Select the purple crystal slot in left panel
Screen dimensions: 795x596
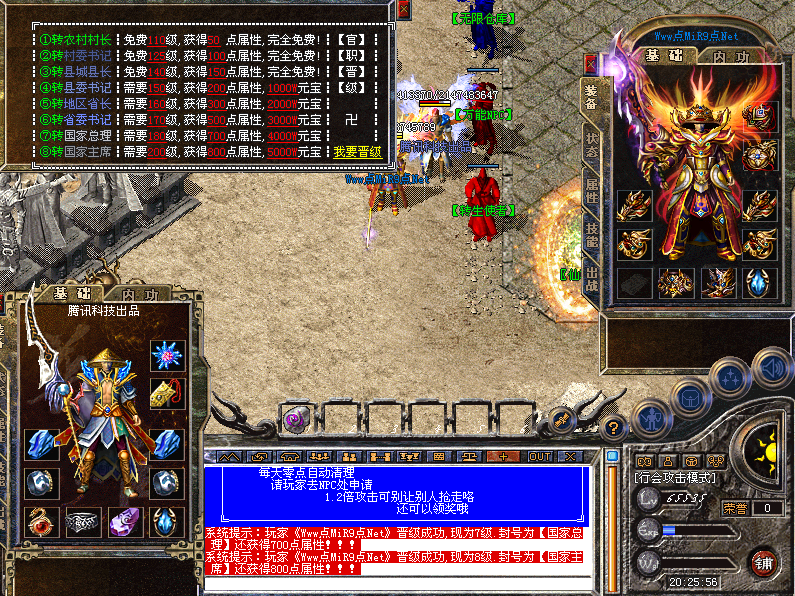pos(124,521)
